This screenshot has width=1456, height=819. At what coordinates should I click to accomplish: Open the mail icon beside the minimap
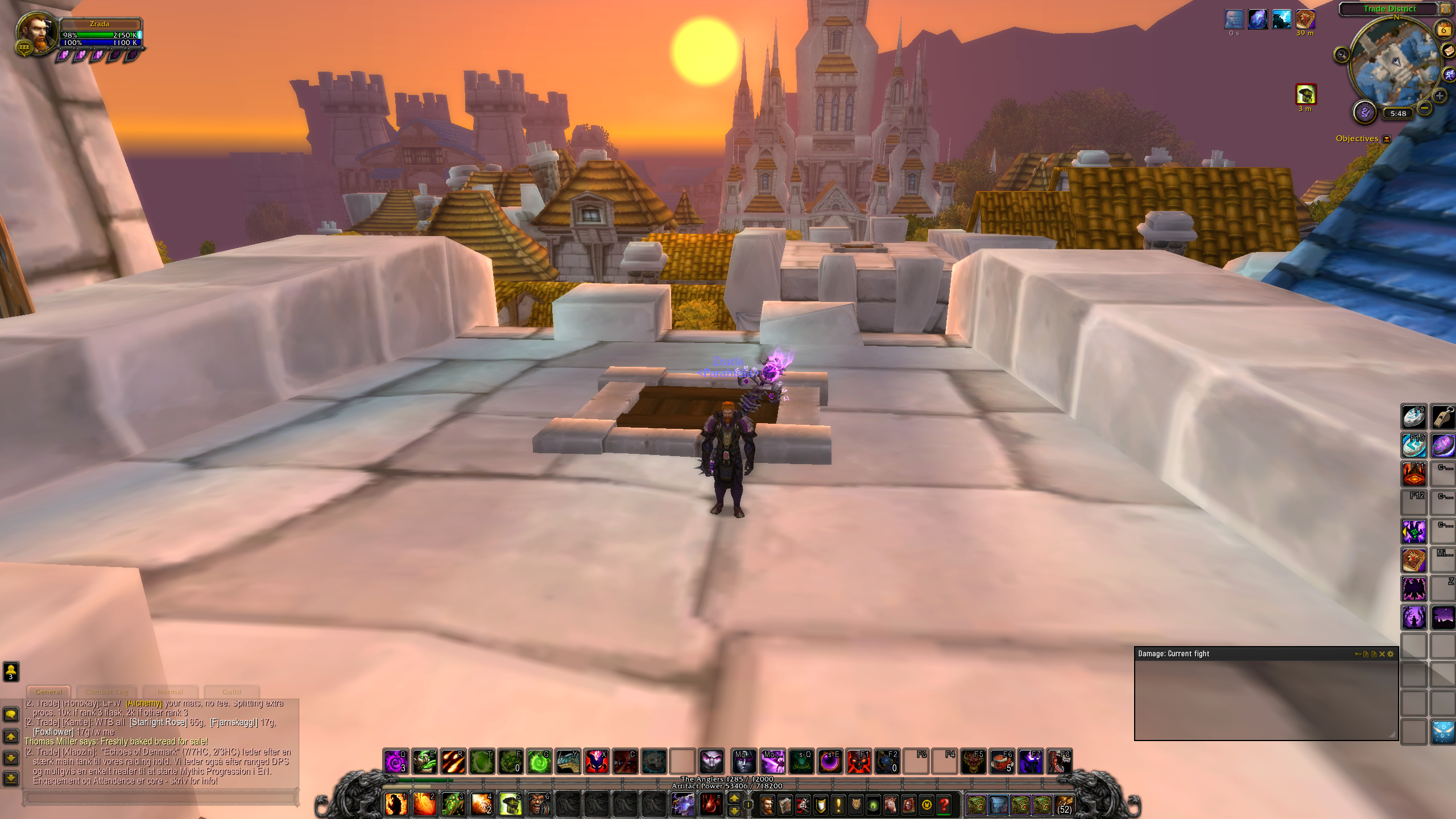(1448, 51)
